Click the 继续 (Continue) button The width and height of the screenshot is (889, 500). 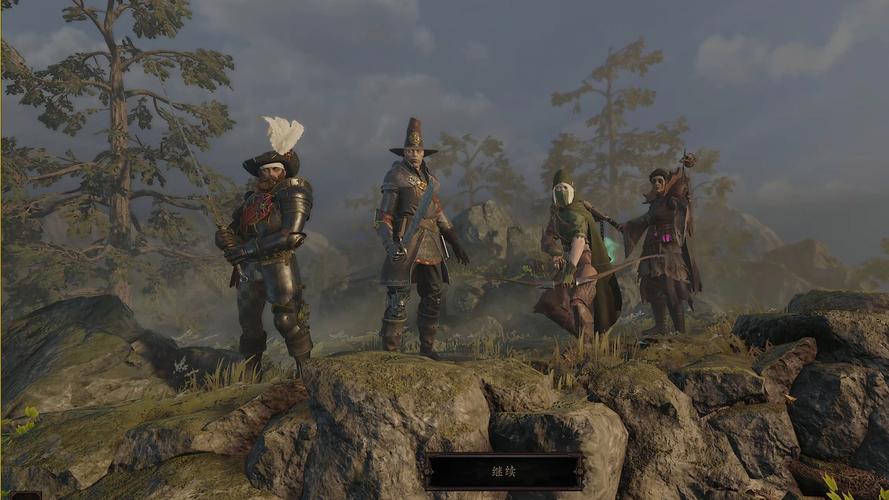tap(504, 471)
